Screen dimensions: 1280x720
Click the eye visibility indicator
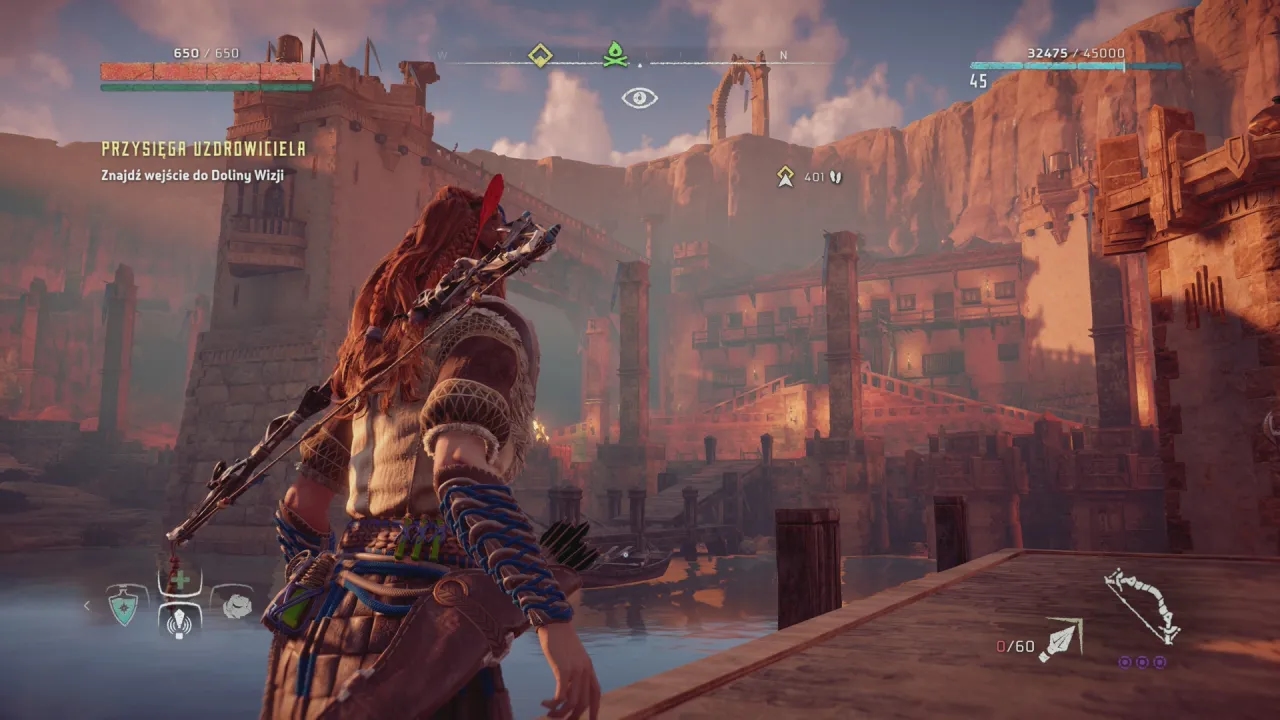pyautogui.click(x=639, y=97)
